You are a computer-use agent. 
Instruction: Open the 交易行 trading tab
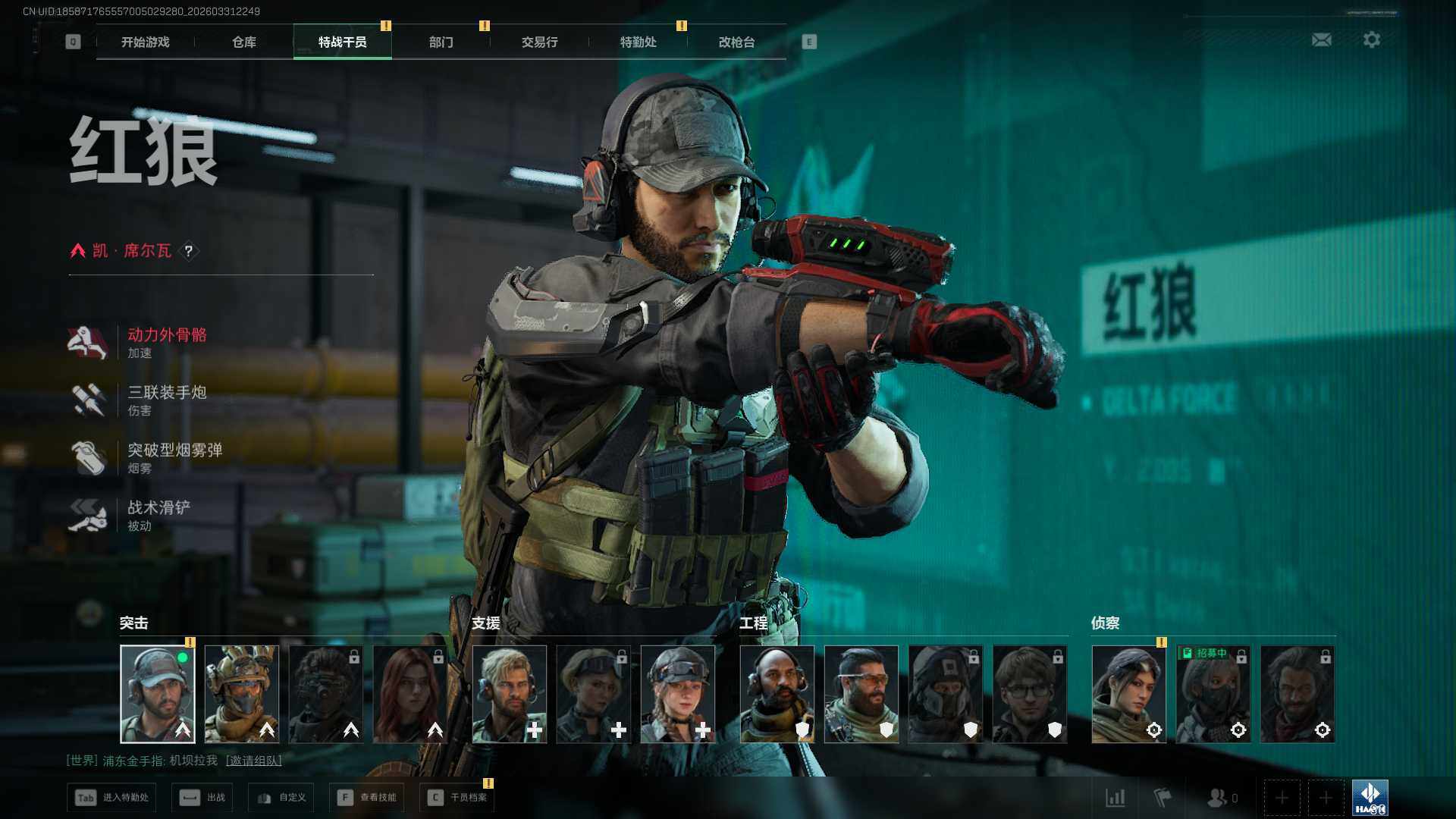tap(539, 42)
